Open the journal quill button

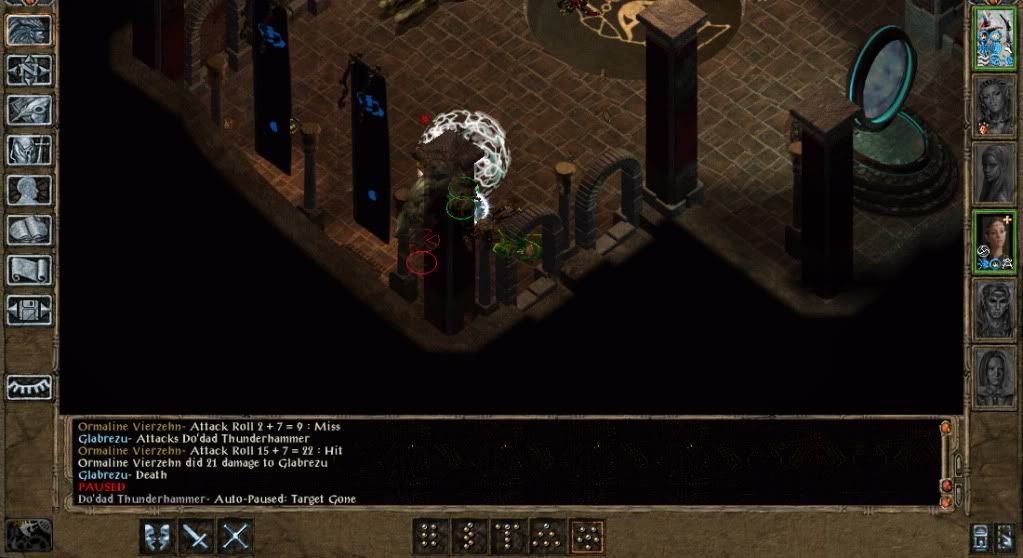pyautogui.click(x=29, y=109)
